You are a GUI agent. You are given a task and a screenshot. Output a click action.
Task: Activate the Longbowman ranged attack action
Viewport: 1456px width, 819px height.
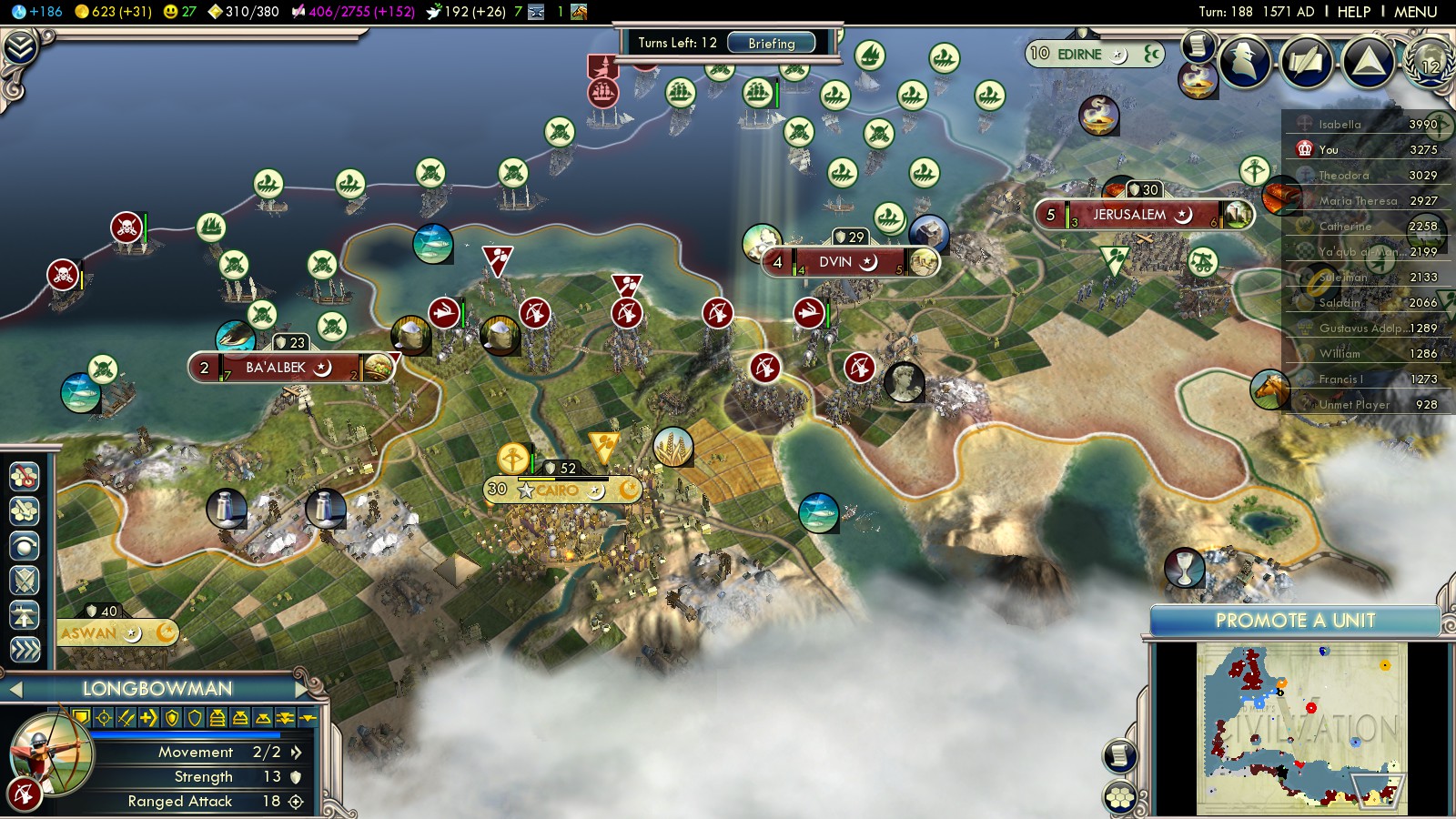pyautogui.click(x=25, y=794)
